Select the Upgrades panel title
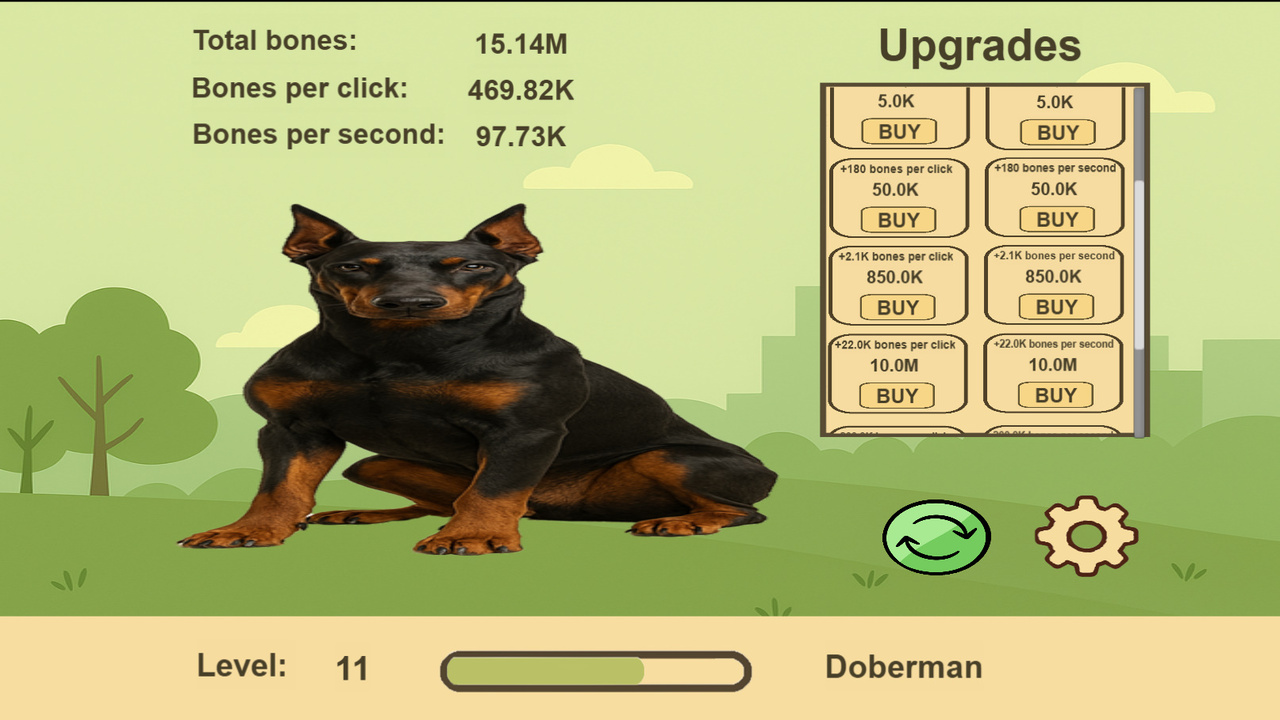This screenshot has width=1280, height=720. point(979,44)
